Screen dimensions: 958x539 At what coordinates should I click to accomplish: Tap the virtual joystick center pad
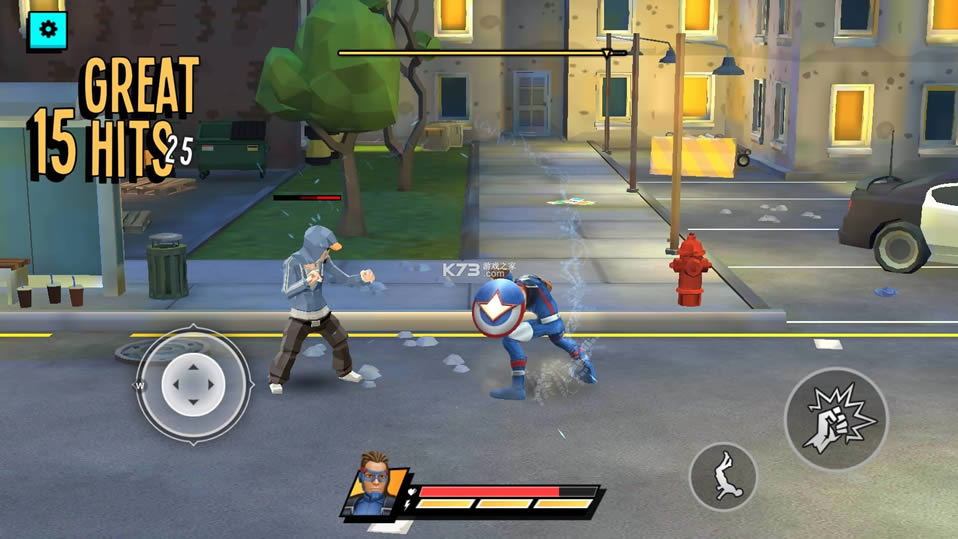pyautogui.click(x=193, y=385)
